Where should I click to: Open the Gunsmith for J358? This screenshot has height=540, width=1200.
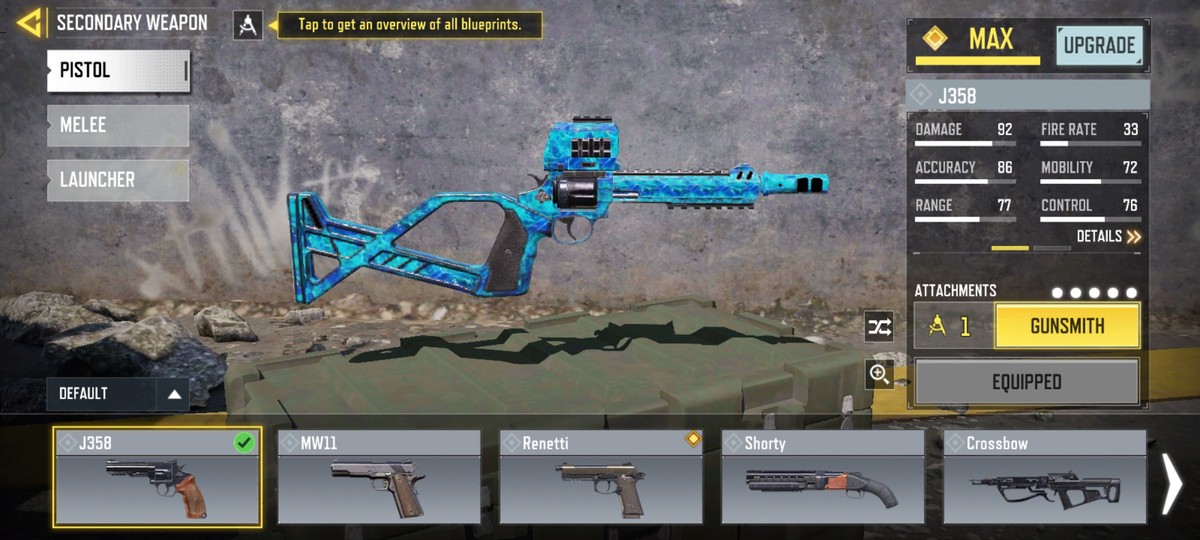click(x=1067, y=326)
